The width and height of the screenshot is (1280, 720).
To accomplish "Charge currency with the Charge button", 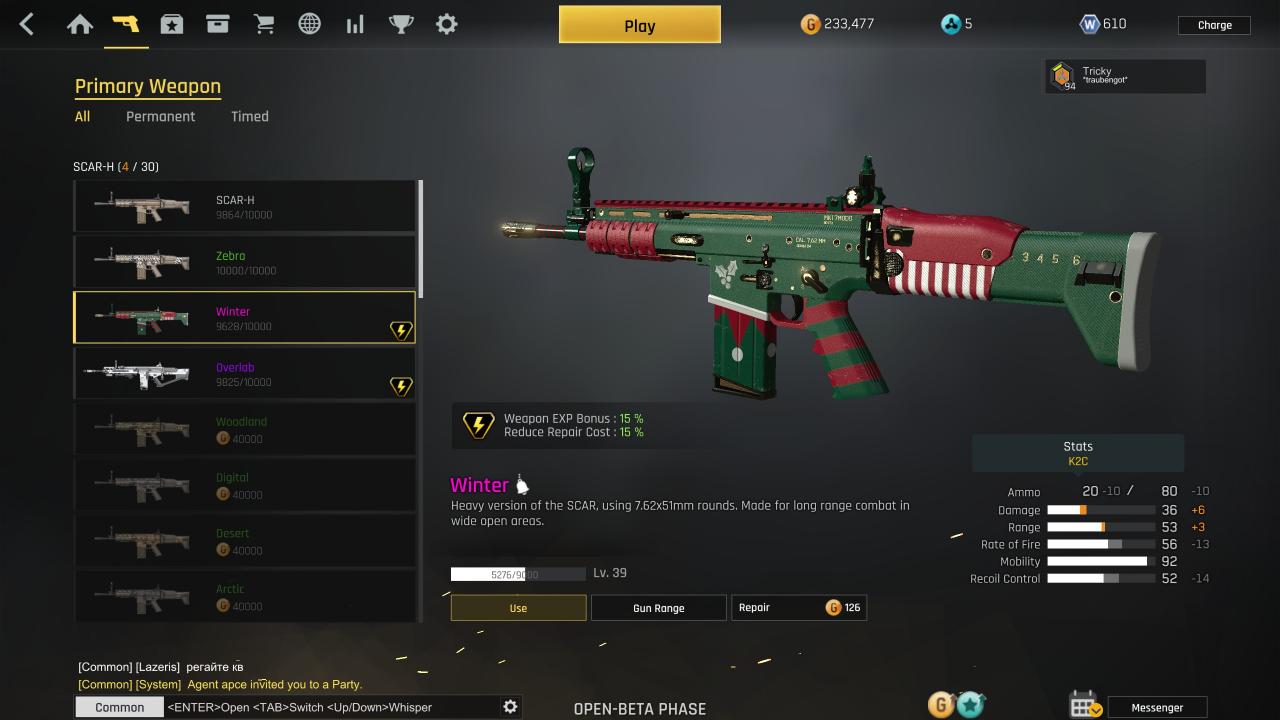I will coord(1214,25).
